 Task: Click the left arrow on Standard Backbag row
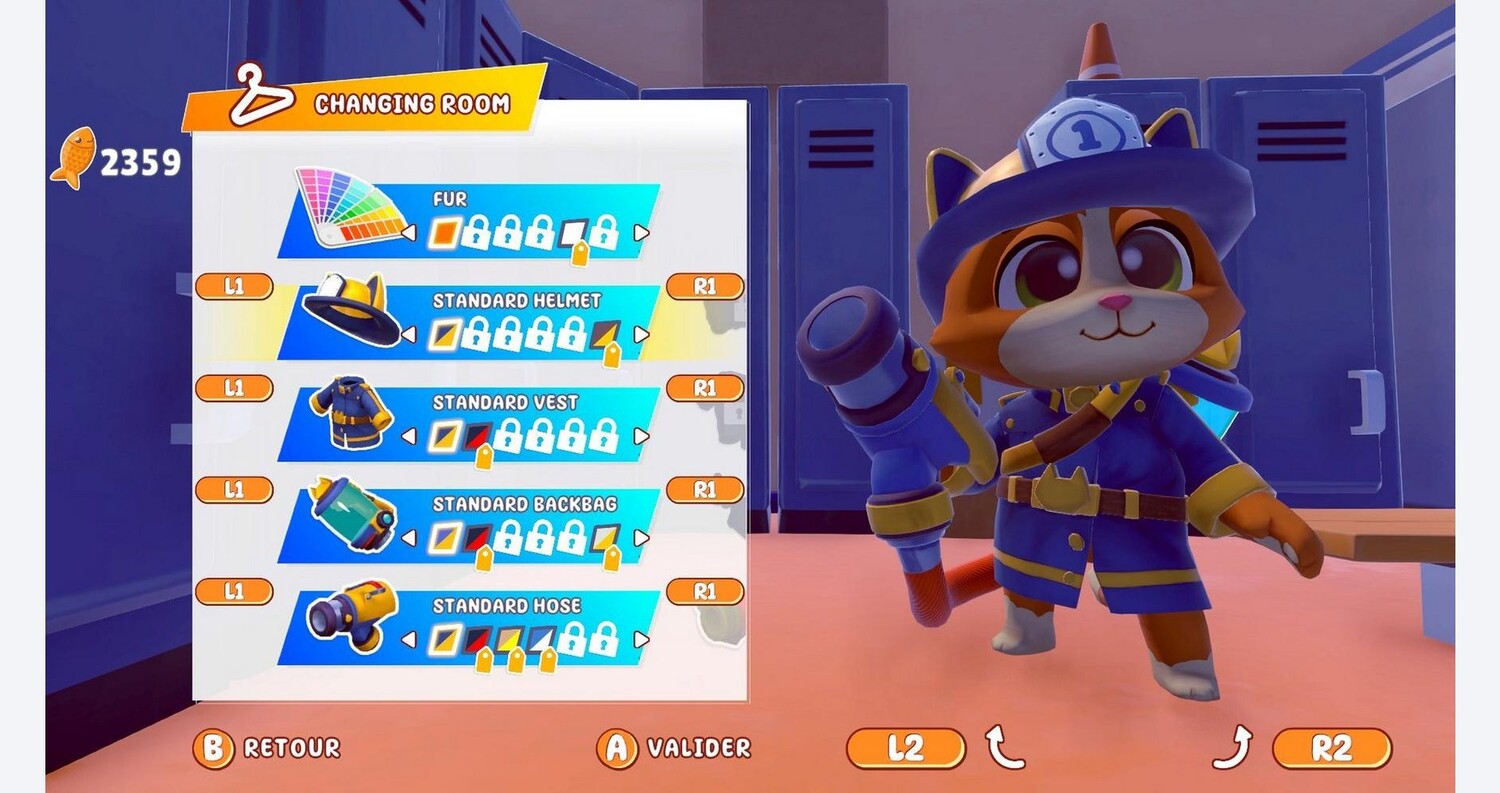tap(409, 538)
